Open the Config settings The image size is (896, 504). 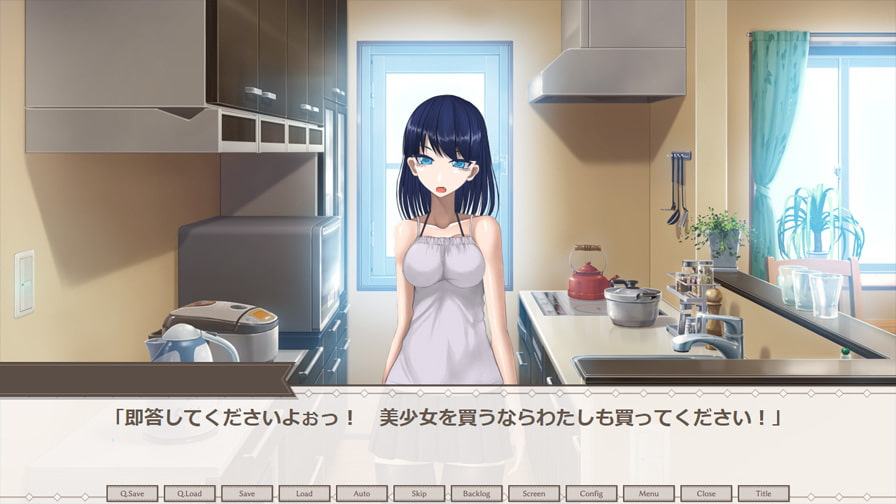[591, 493]
